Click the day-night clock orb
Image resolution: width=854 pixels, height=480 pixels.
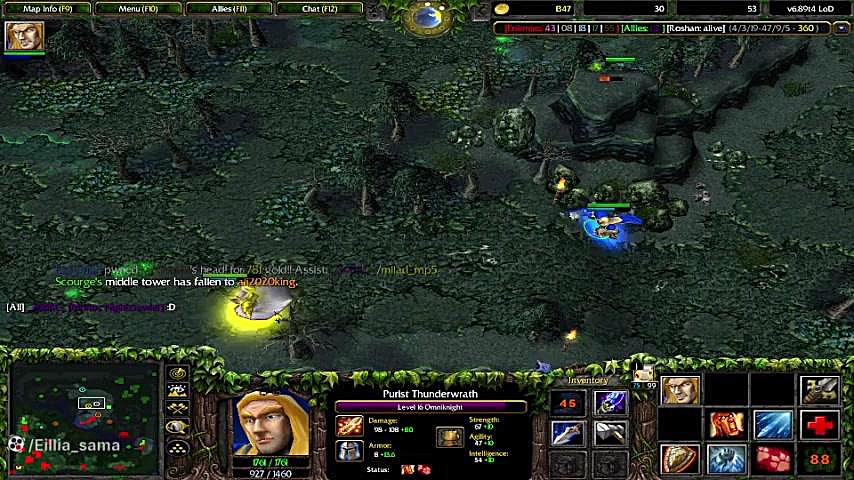(x=428, y=15)
